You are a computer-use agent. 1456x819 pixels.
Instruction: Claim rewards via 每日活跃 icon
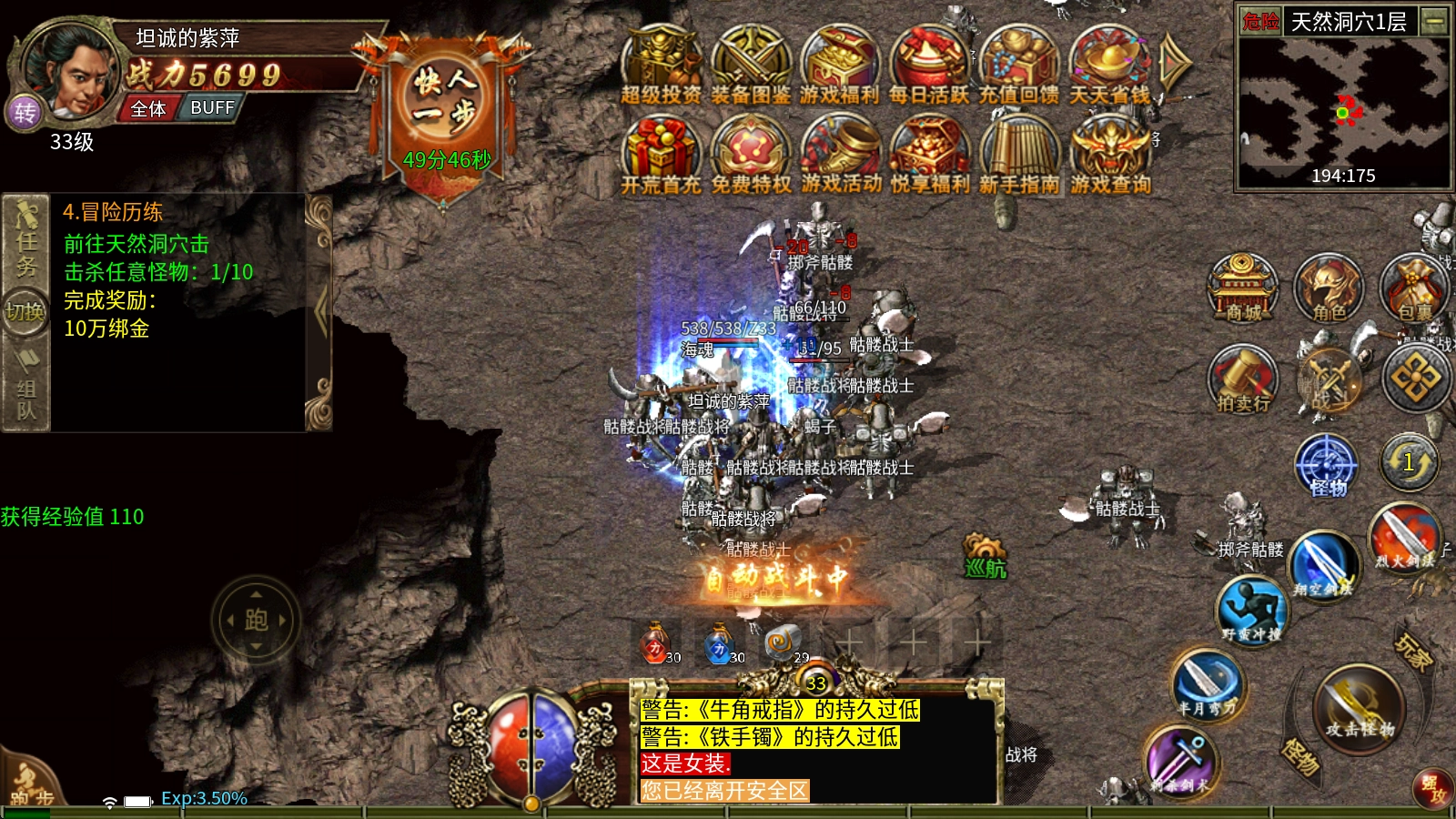pyautogui.click(x=928, y=64)
